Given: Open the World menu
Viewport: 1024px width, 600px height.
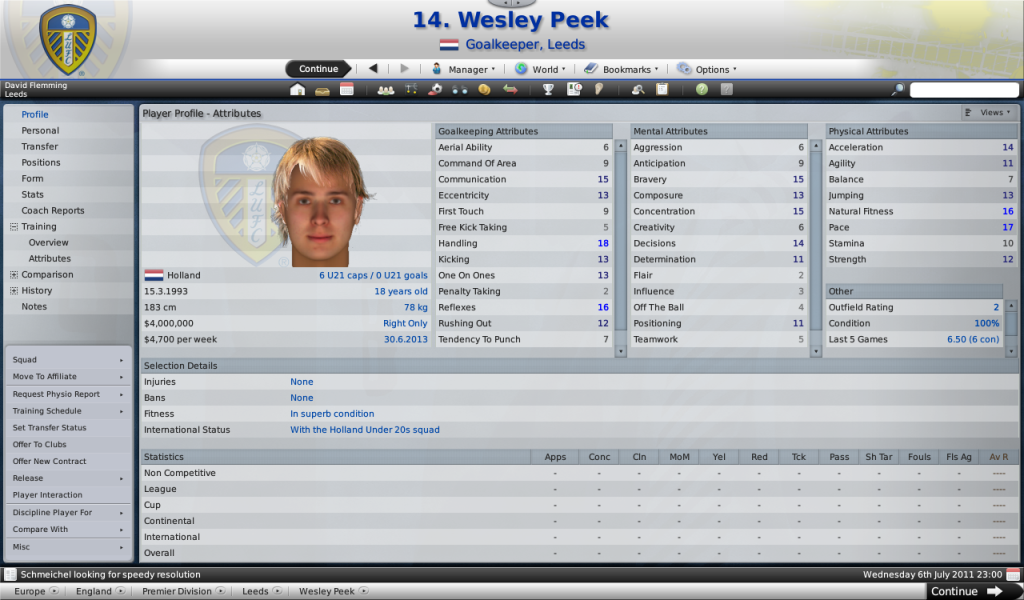Looking at the screenshot, I should [x=541, y=69].
